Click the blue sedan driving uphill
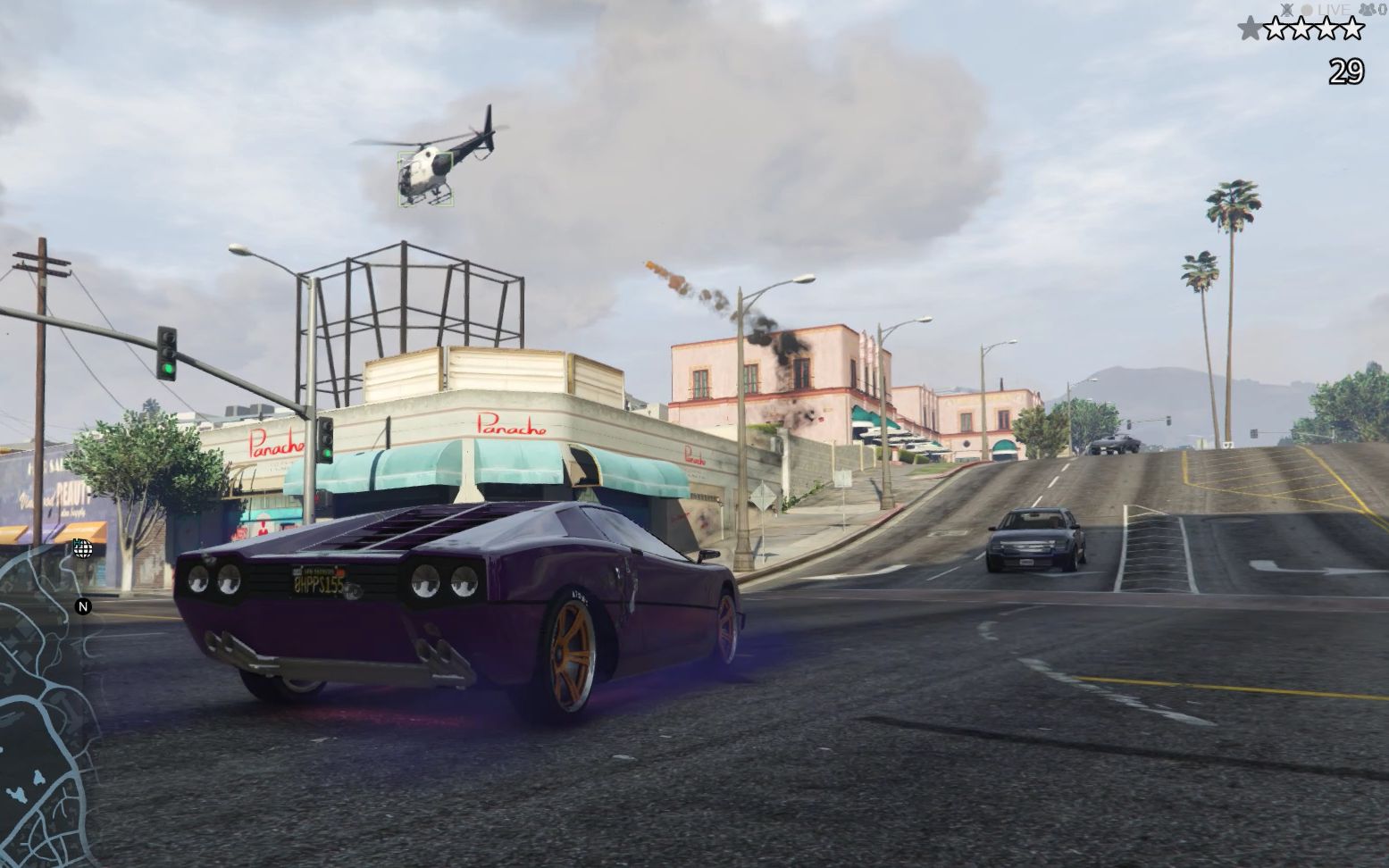Image resolution: width=1389 pixels, height=868 pixels. click(x=1033, y=537)
